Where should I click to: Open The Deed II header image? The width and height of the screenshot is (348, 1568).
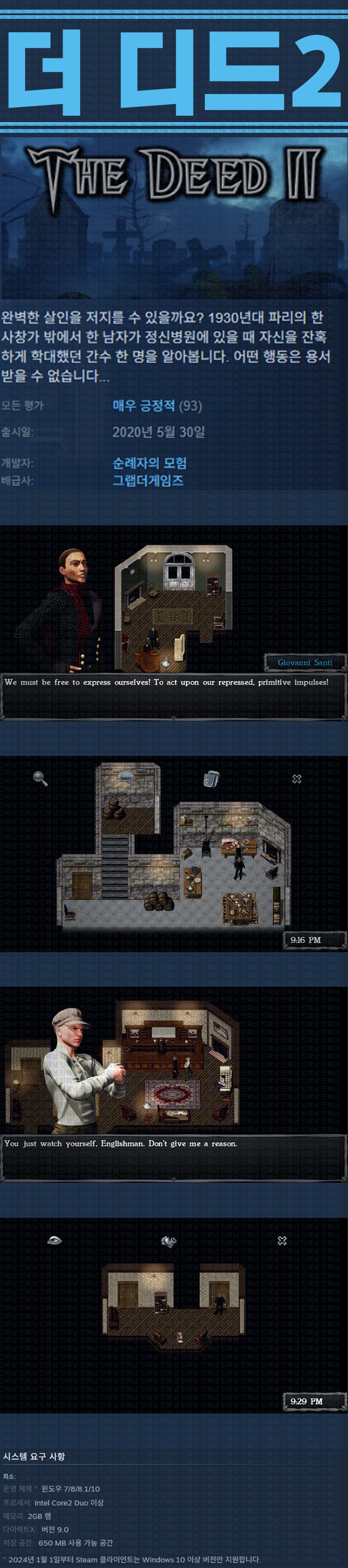point(174,217)
